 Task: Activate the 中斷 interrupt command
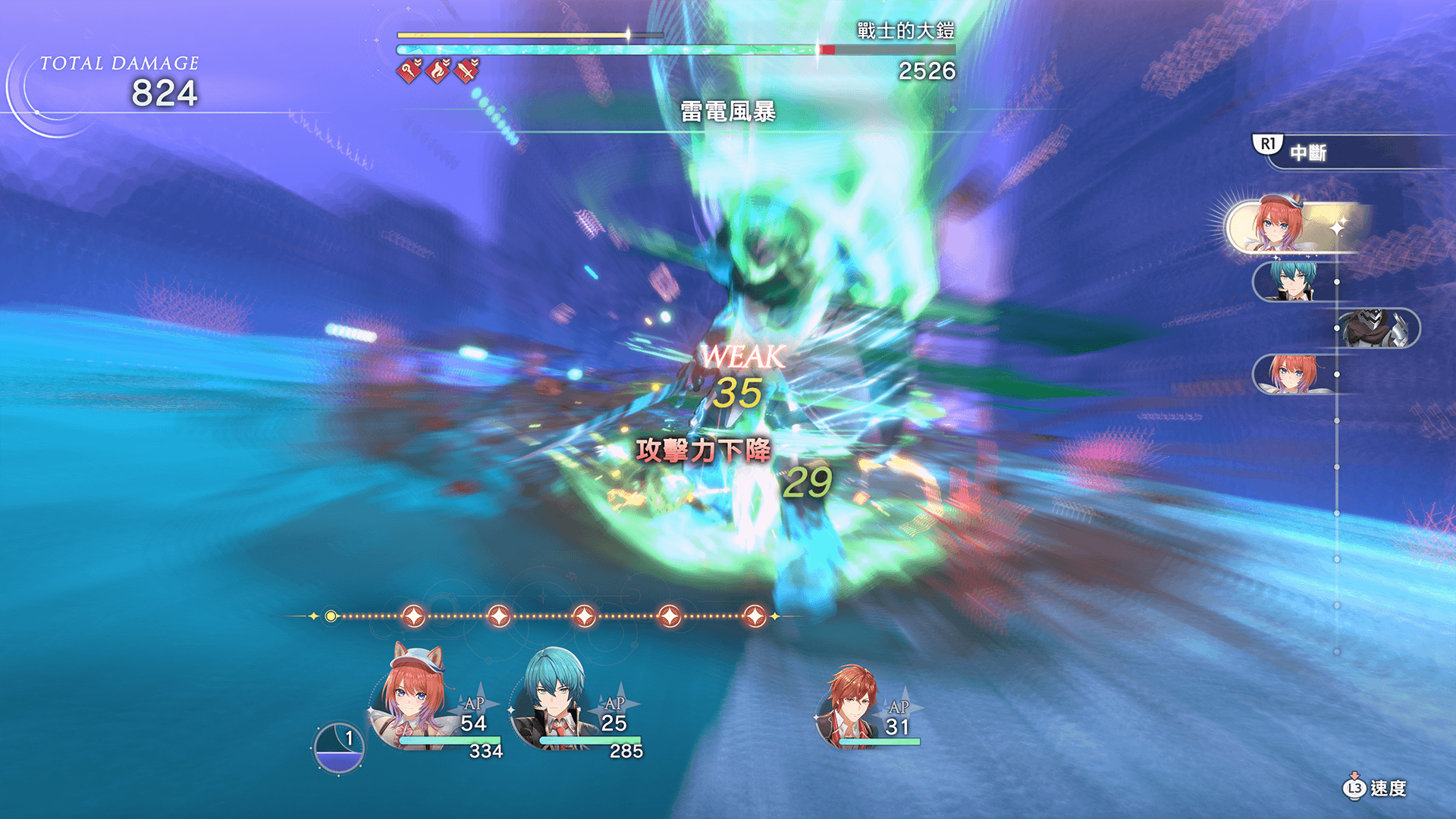click(1307, 152)
